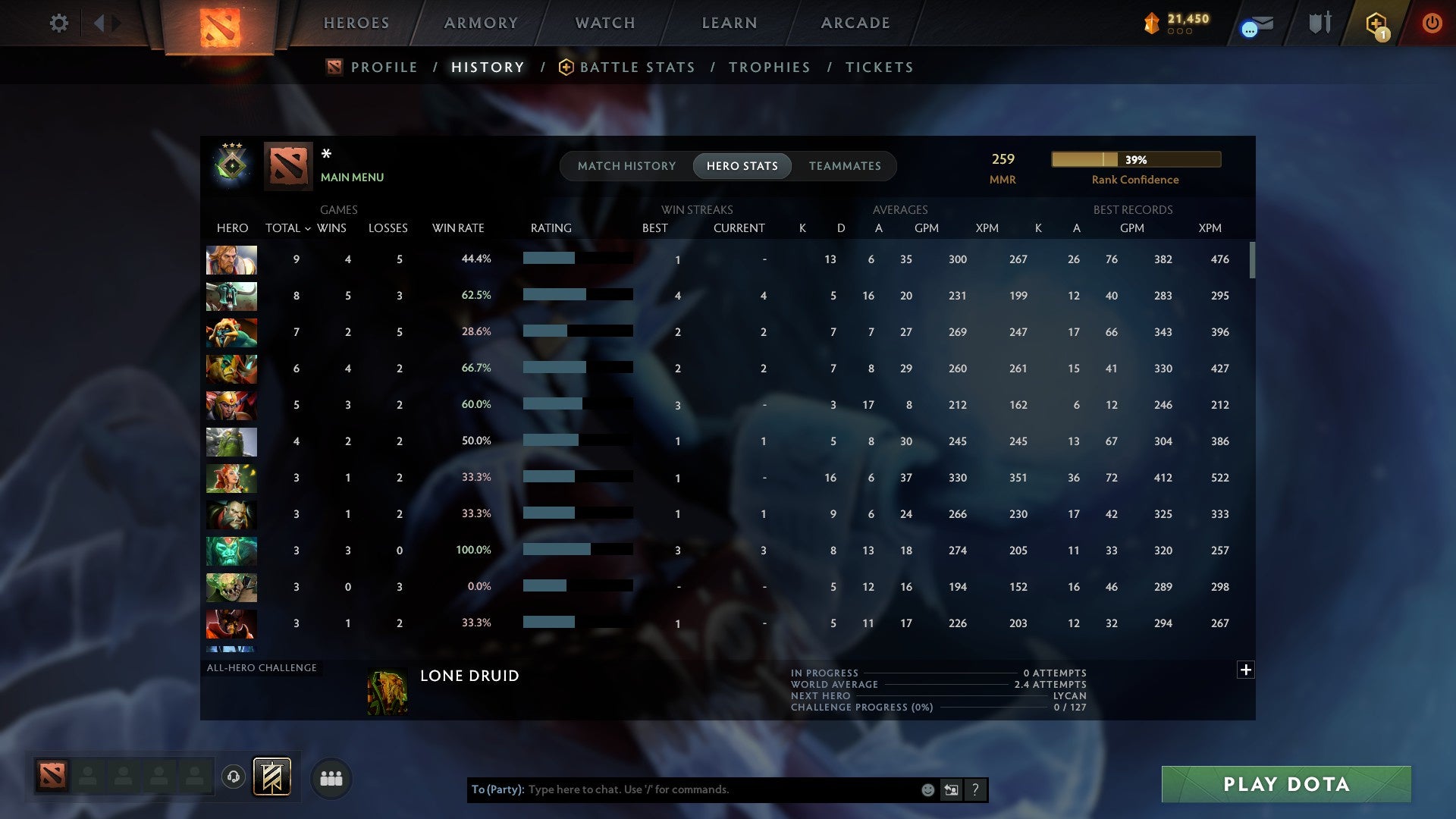Screen dimensions: 1456x819
Task: Click the red power button icon
Action: click(1432, 23)
